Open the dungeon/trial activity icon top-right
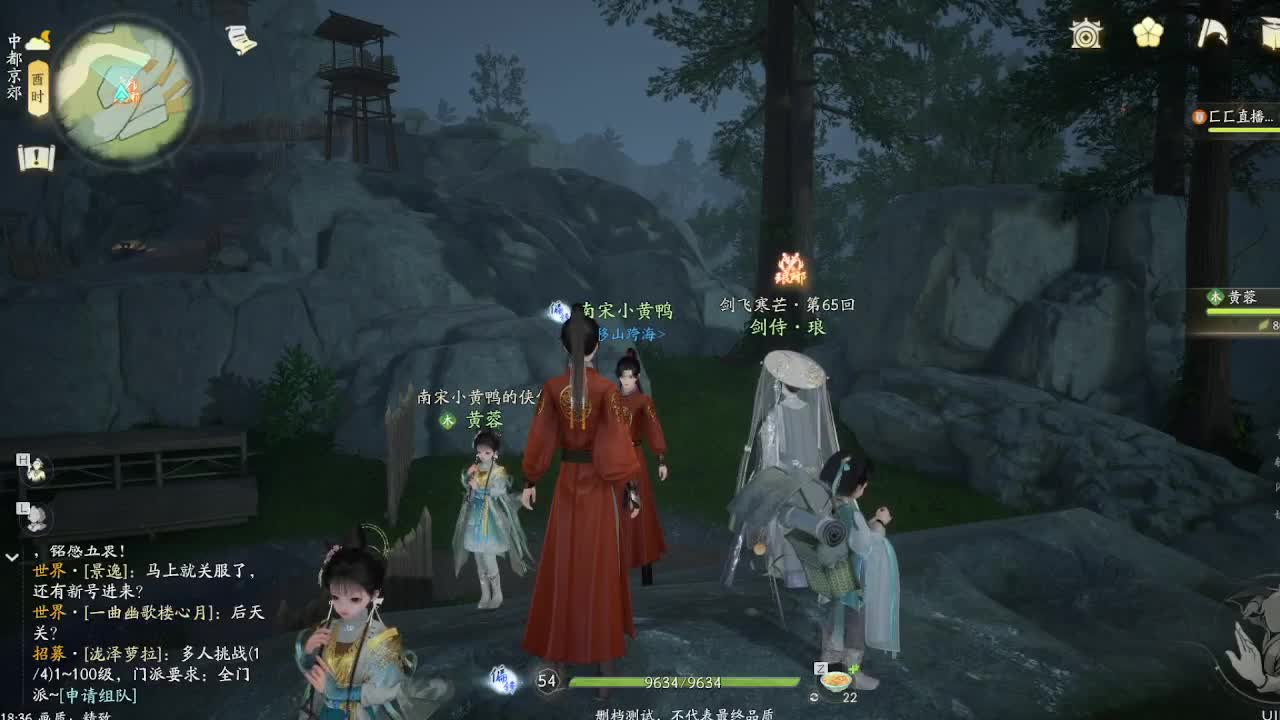The height and width of the screenshot is (720, 1280). point(1087,34)
